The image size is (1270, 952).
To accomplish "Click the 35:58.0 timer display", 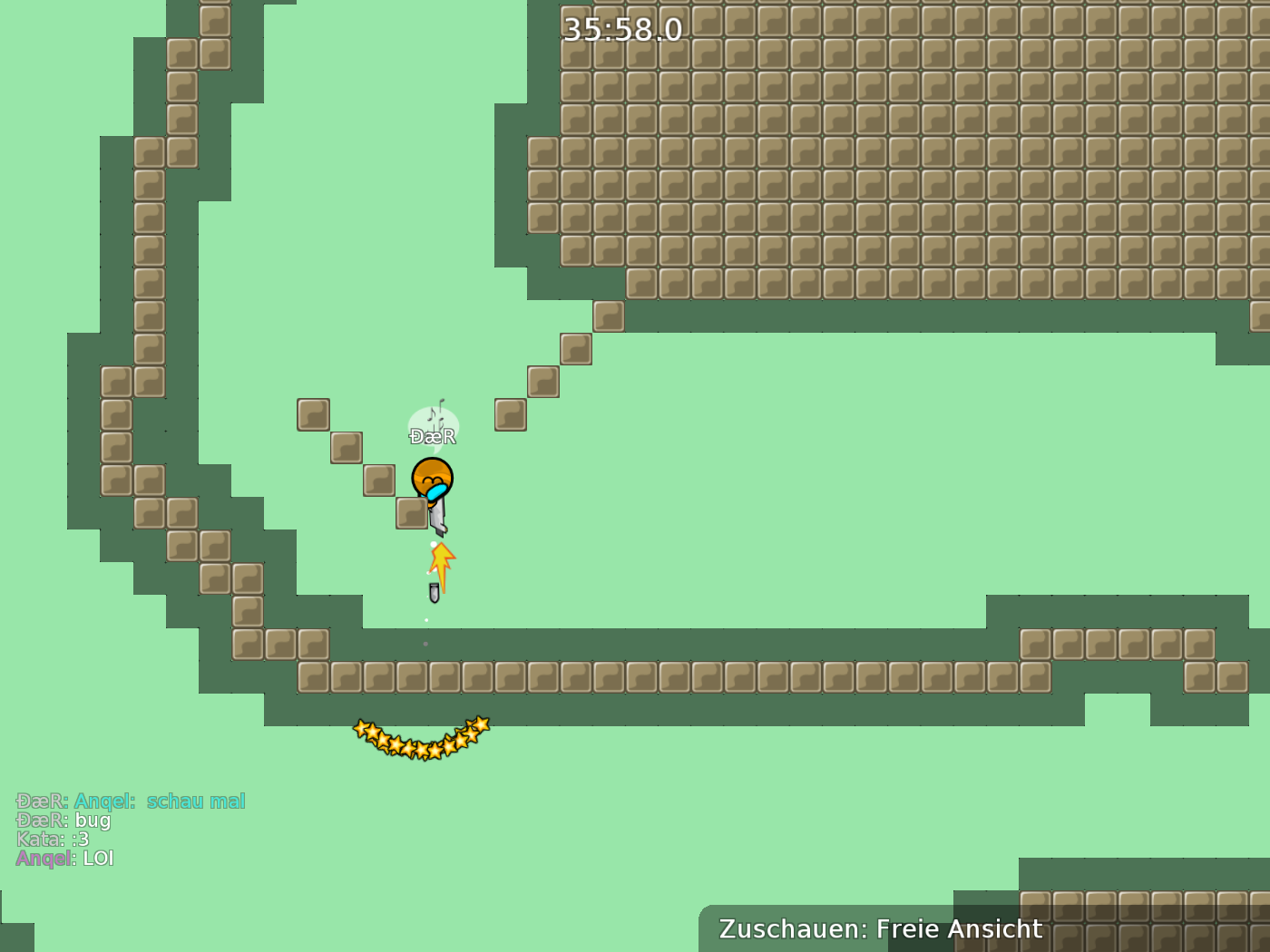I will [621, 30].
